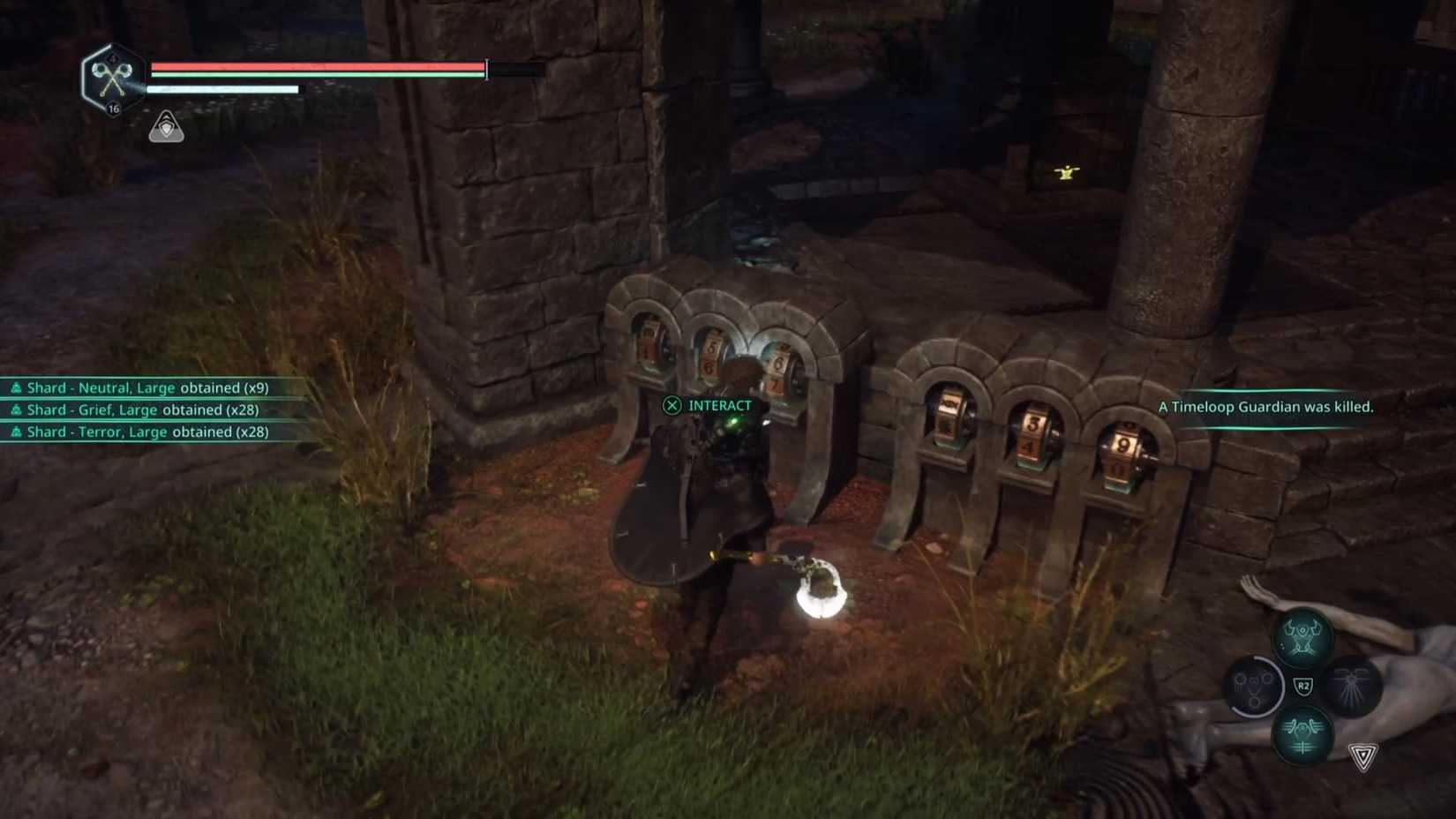Select the top ability icon on the power wheel
This screenshot has height=819, width=1456.
pos(1303,638)
